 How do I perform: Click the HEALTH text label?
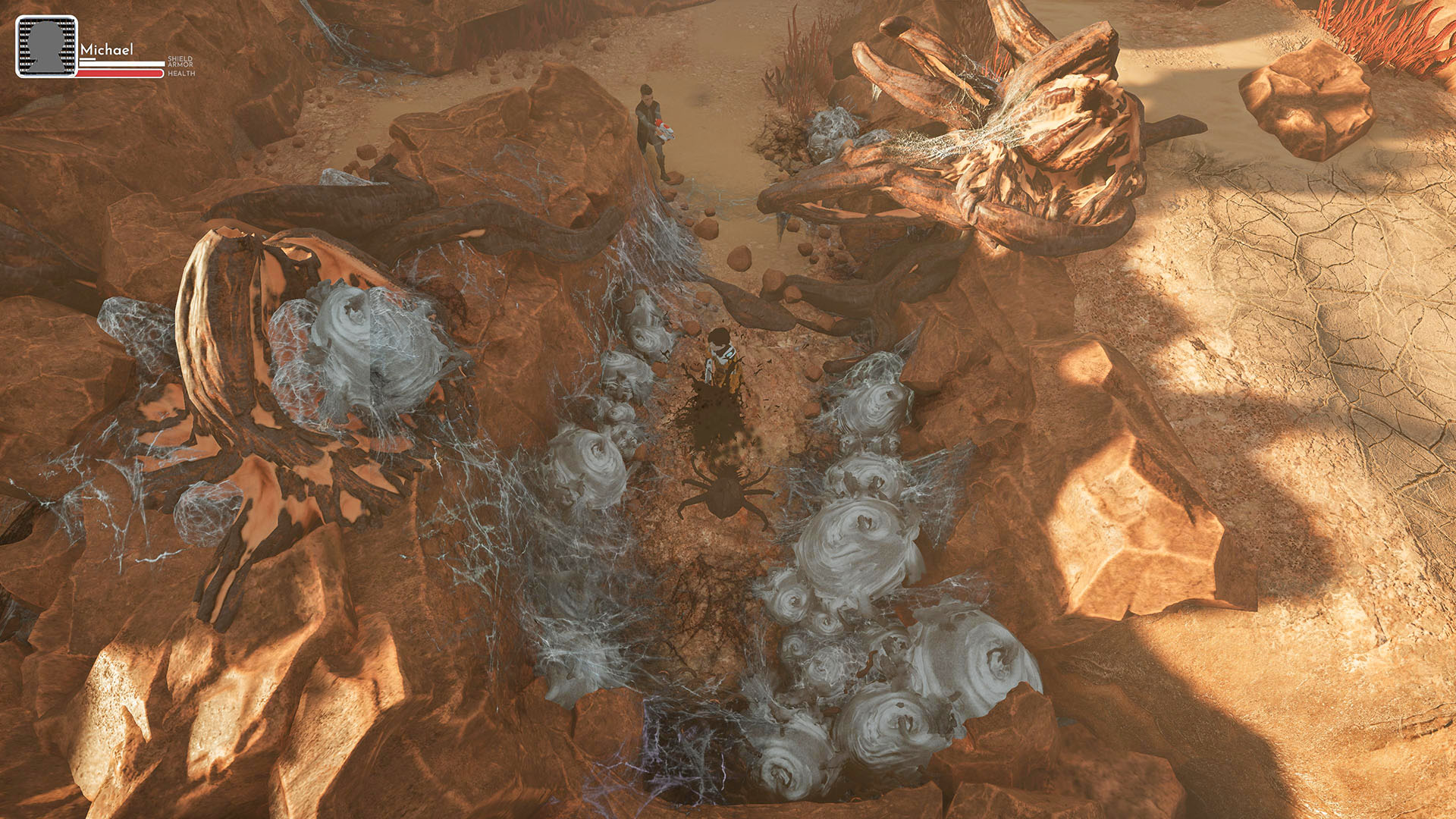click(x=181, y=73)
